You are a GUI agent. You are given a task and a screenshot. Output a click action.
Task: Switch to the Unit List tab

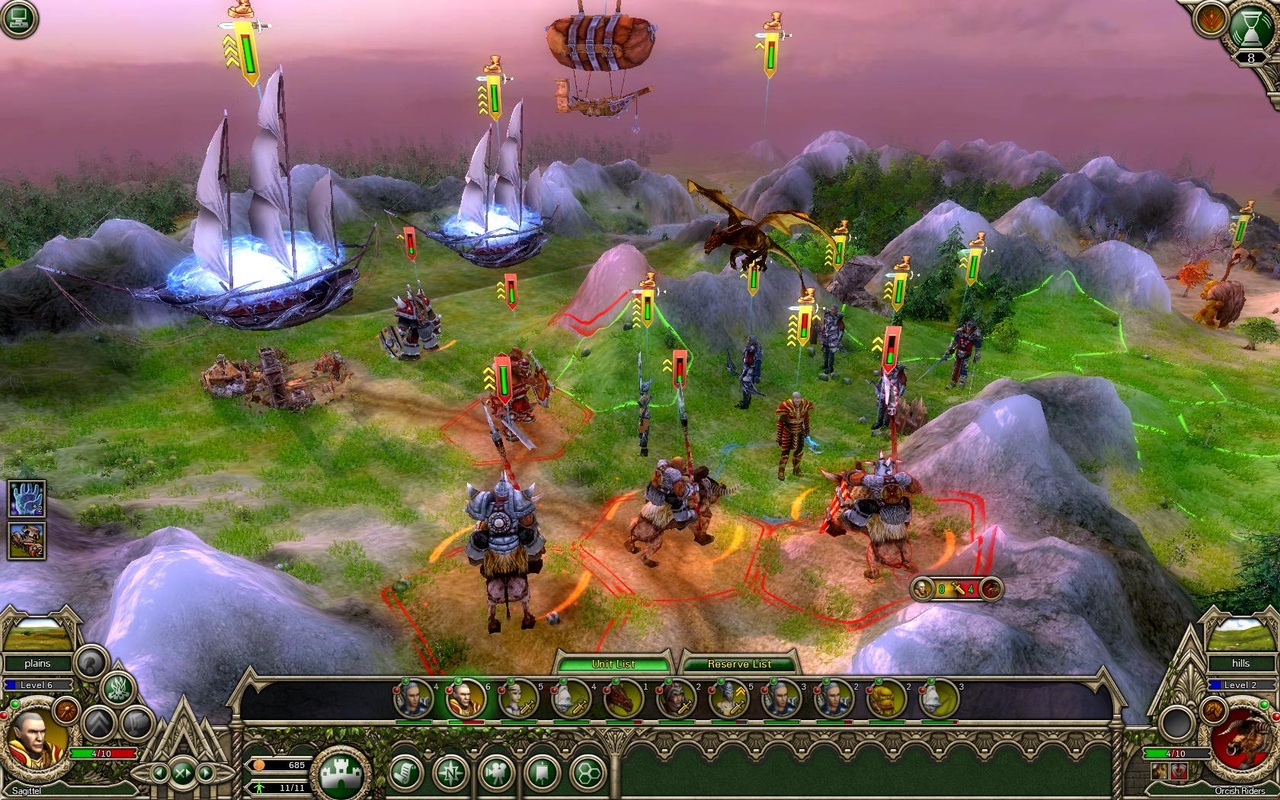pyautogui.click(x=614, y=664)
